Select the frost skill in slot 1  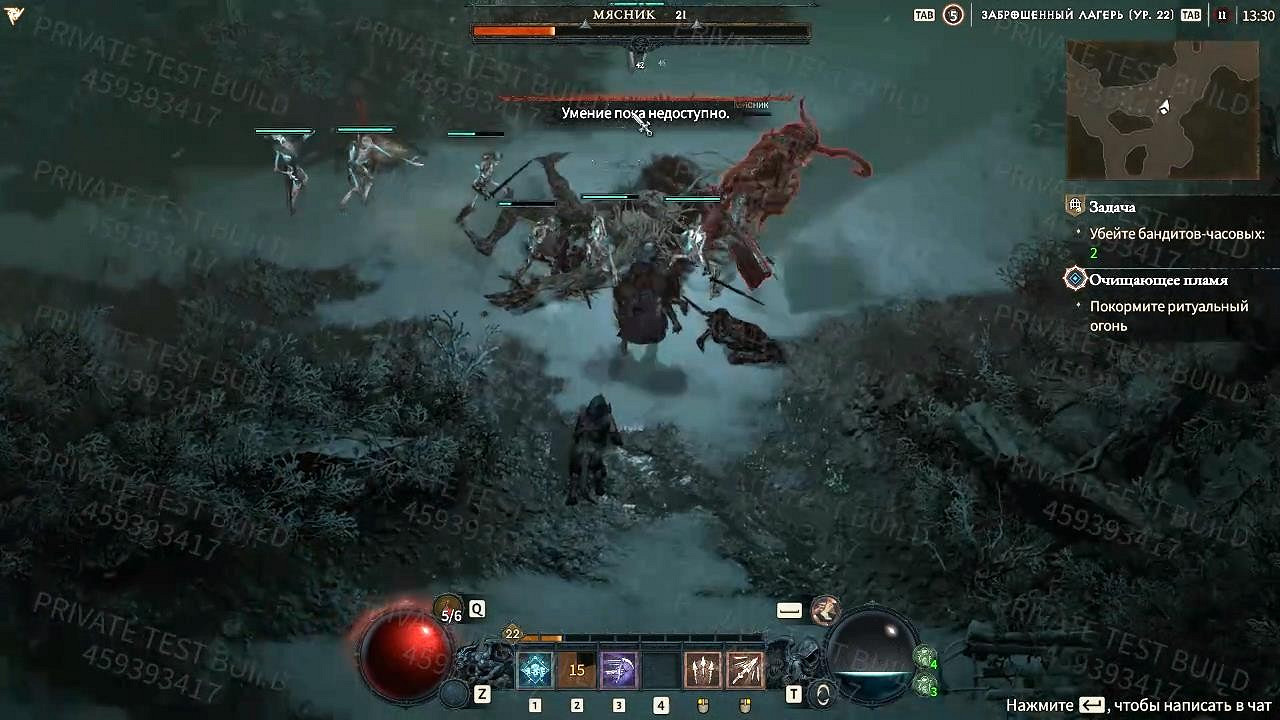[536, 668]
